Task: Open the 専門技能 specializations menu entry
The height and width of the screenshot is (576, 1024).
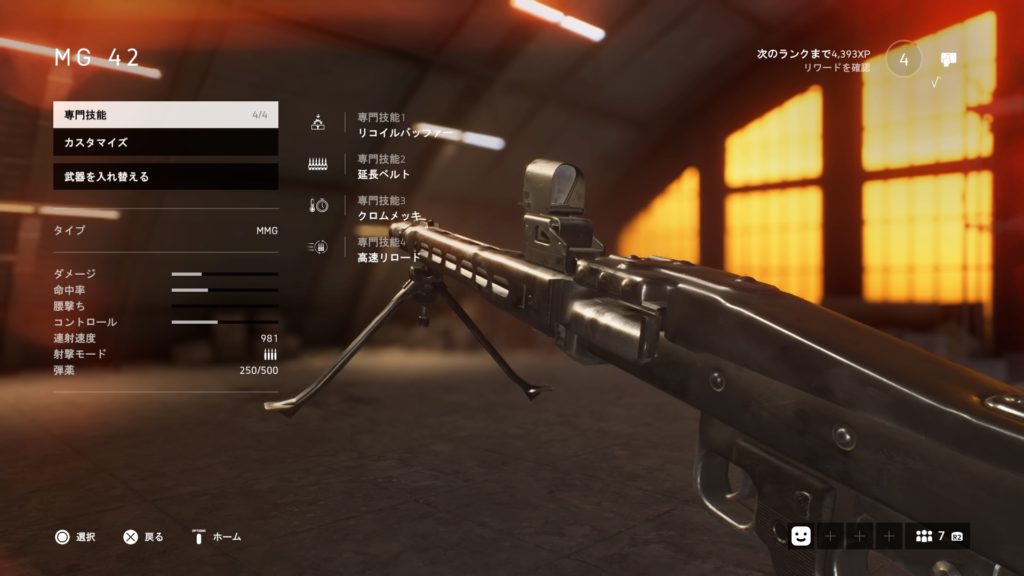Action: [165, 115]
